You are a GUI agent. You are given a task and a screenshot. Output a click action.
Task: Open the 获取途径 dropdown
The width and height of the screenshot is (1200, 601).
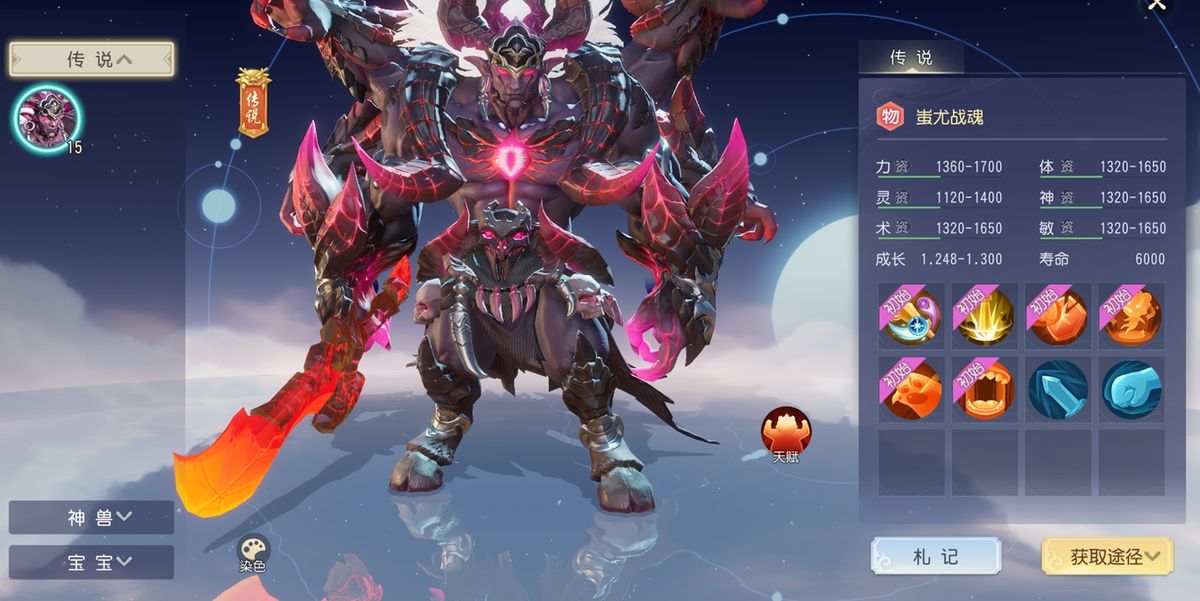(x=1107, y=556)
